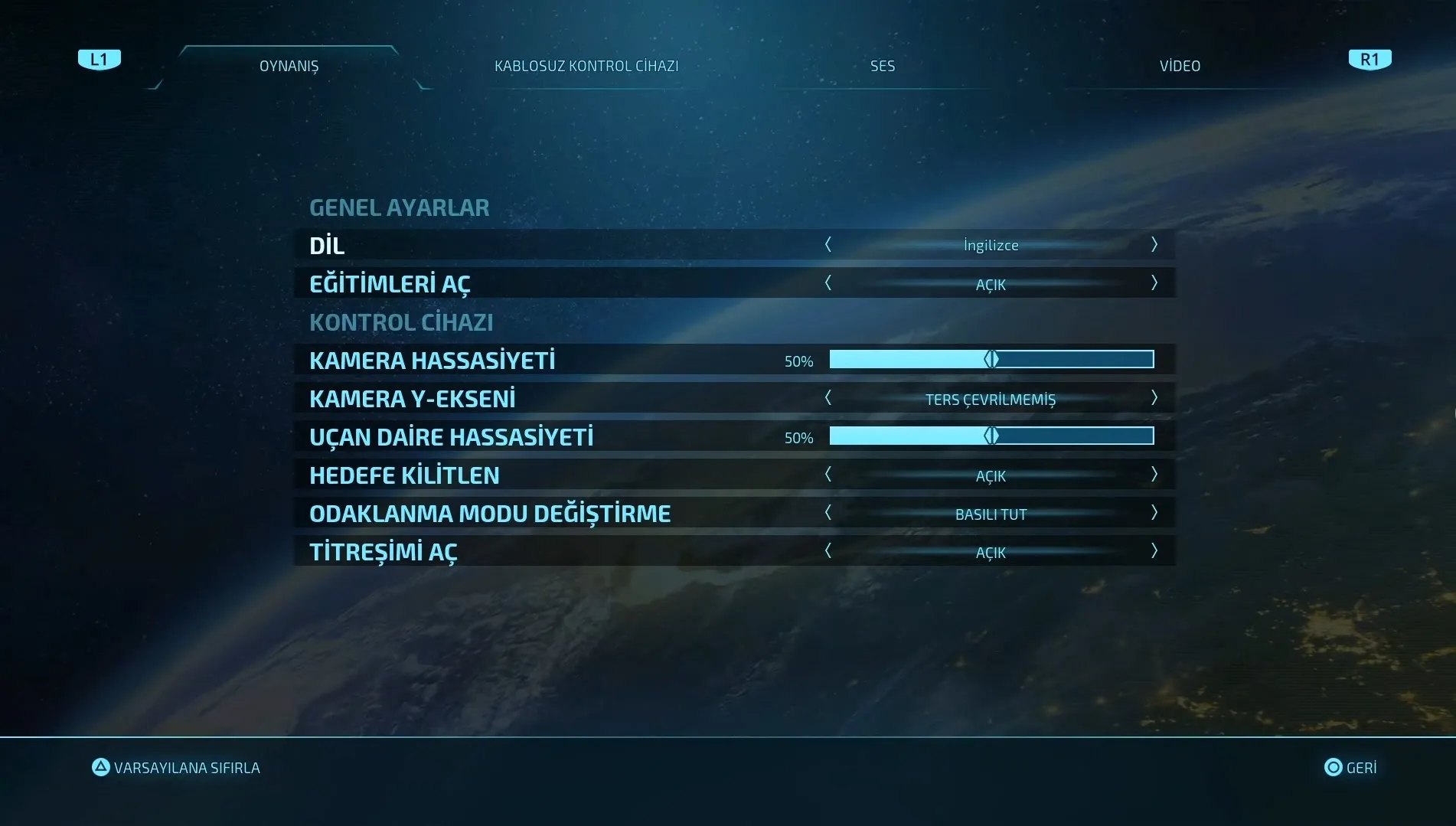Click left arrow of EĞİTİMLERİ AÇ
This screenshot has height=826, width=1456.
(x=828, y=283)
